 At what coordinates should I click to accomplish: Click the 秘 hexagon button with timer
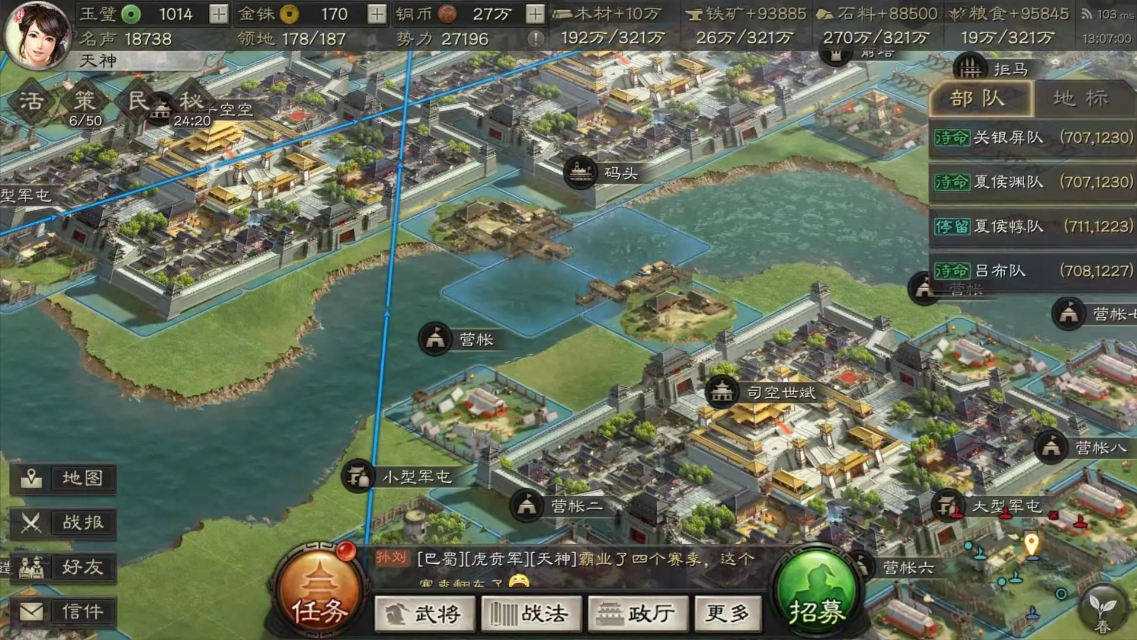[x=191, y=103]
